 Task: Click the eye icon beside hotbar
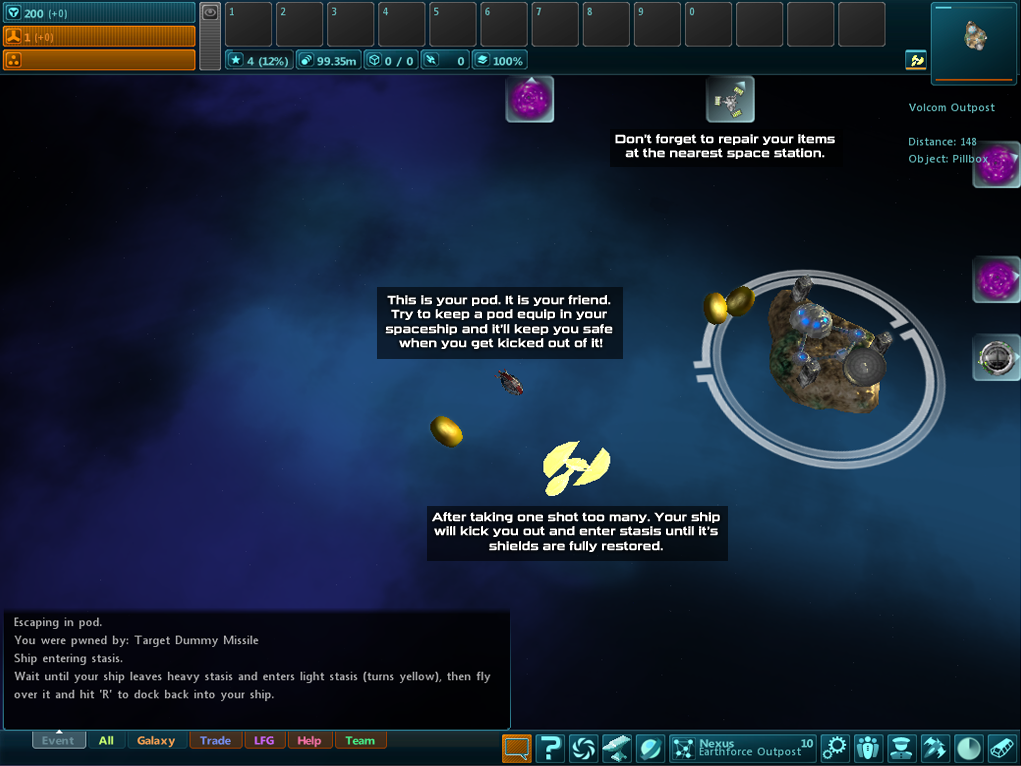pyautogui.click(x=210, y=13)
